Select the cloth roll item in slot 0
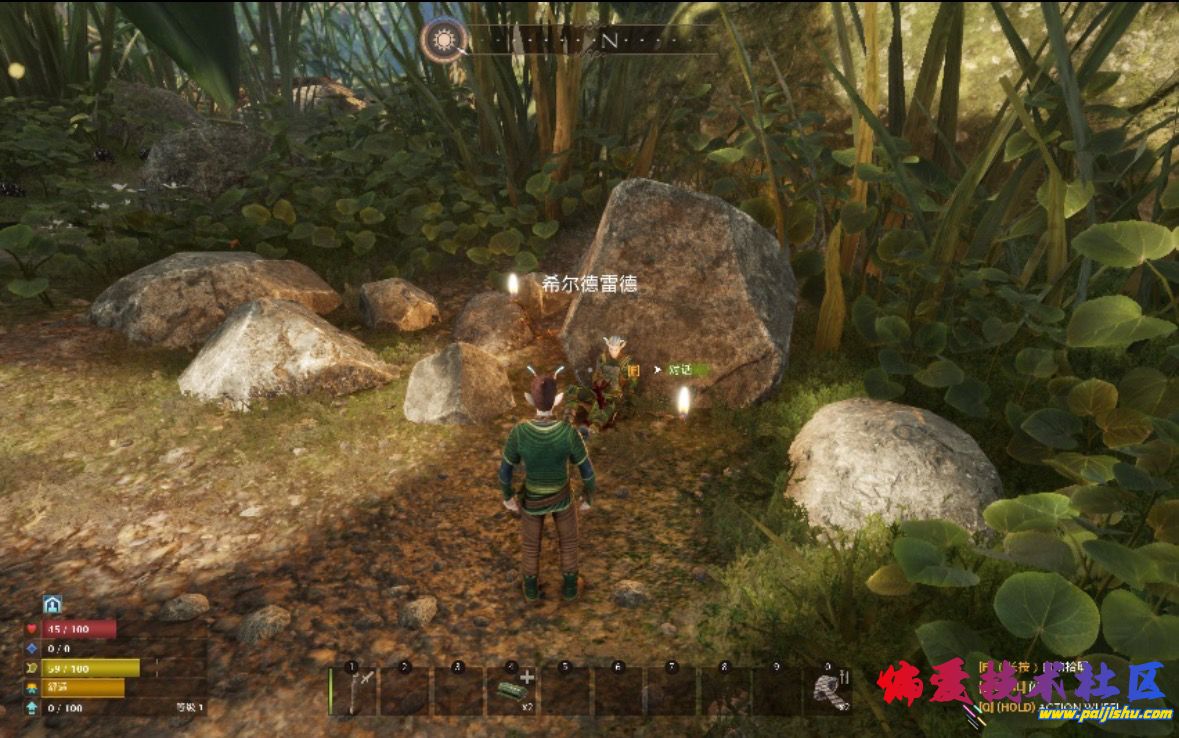 829,691
